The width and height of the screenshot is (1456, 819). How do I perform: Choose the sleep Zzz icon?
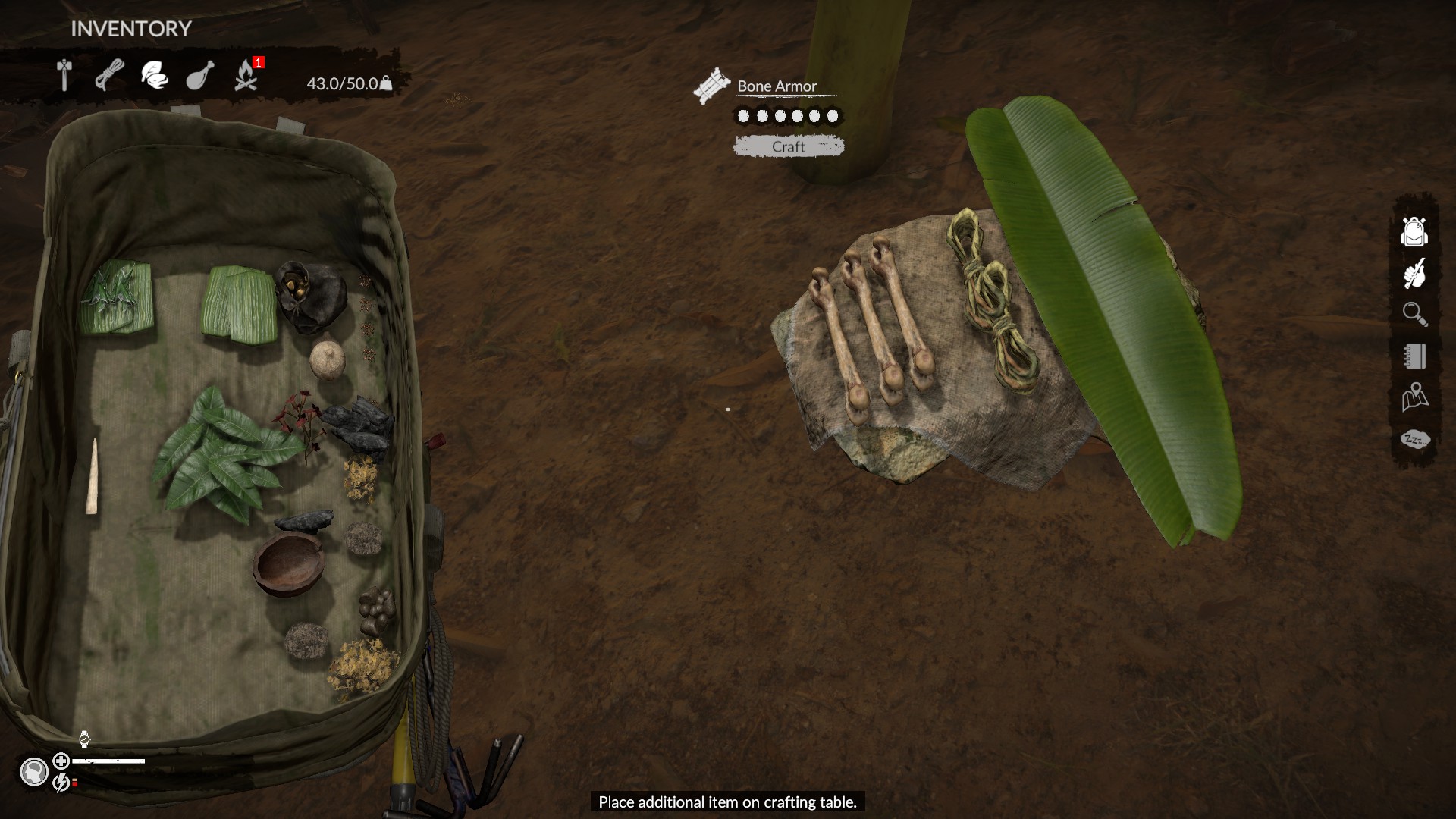(1414, 440)
